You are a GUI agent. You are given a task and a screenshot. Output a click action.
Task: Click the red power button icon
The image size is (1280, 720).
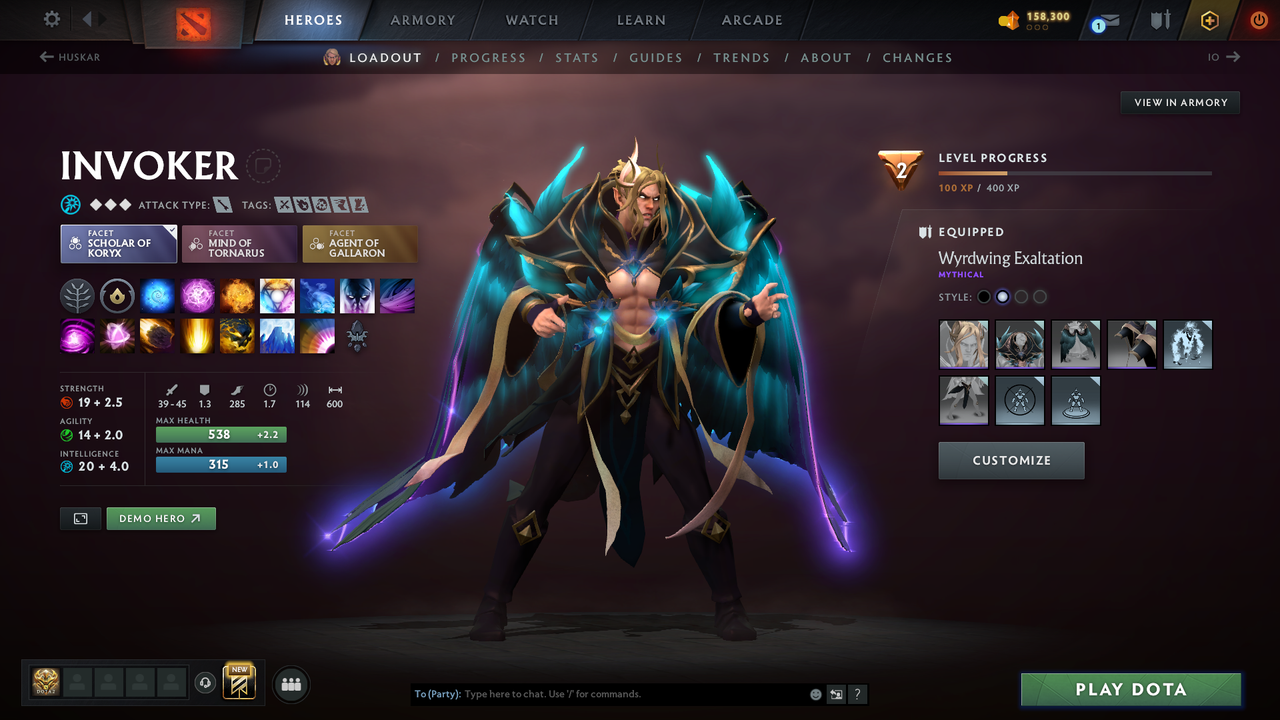(x=1258, y=19)
